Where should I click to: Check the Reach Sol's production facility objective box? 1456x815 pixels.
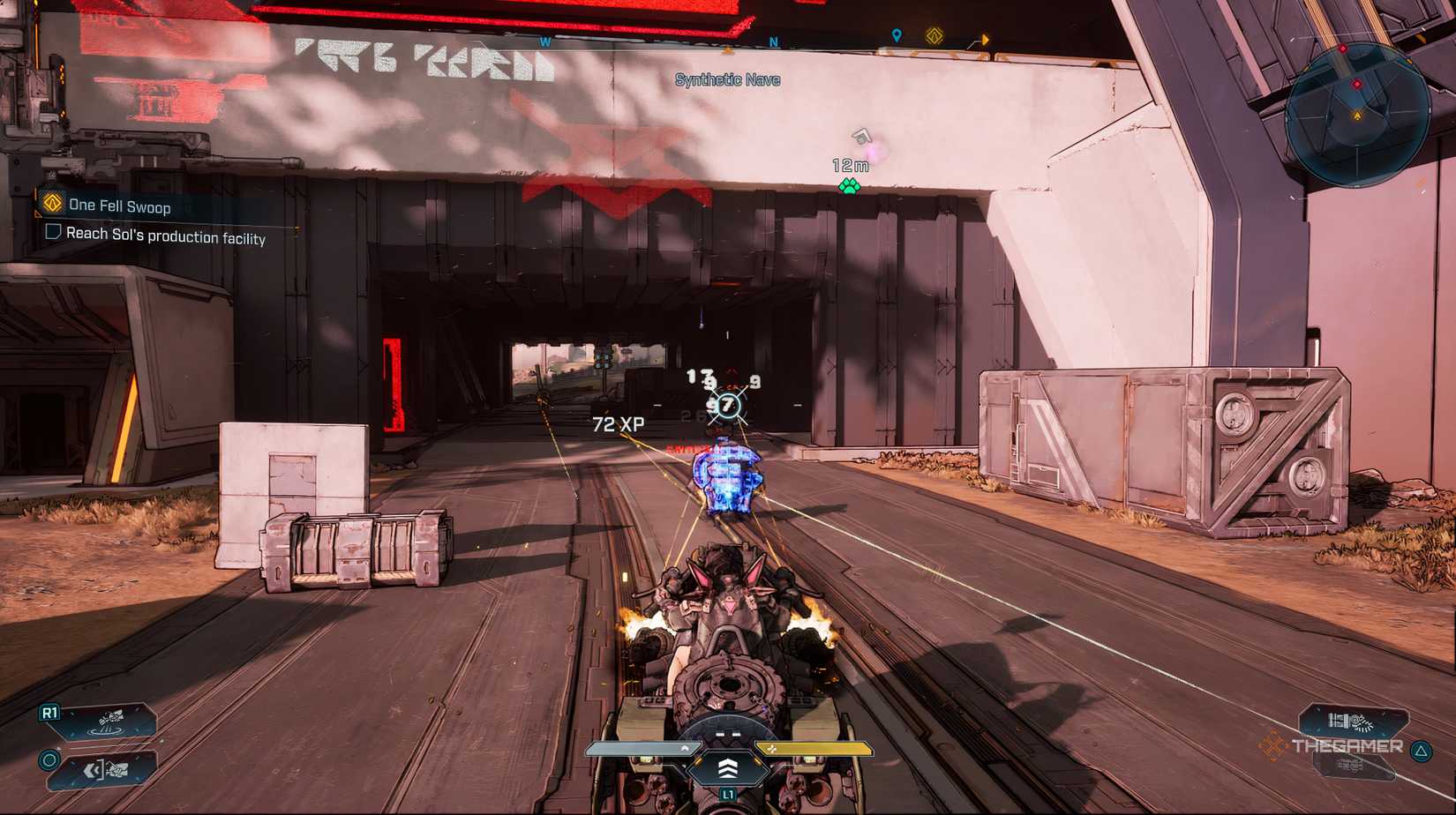53,232
